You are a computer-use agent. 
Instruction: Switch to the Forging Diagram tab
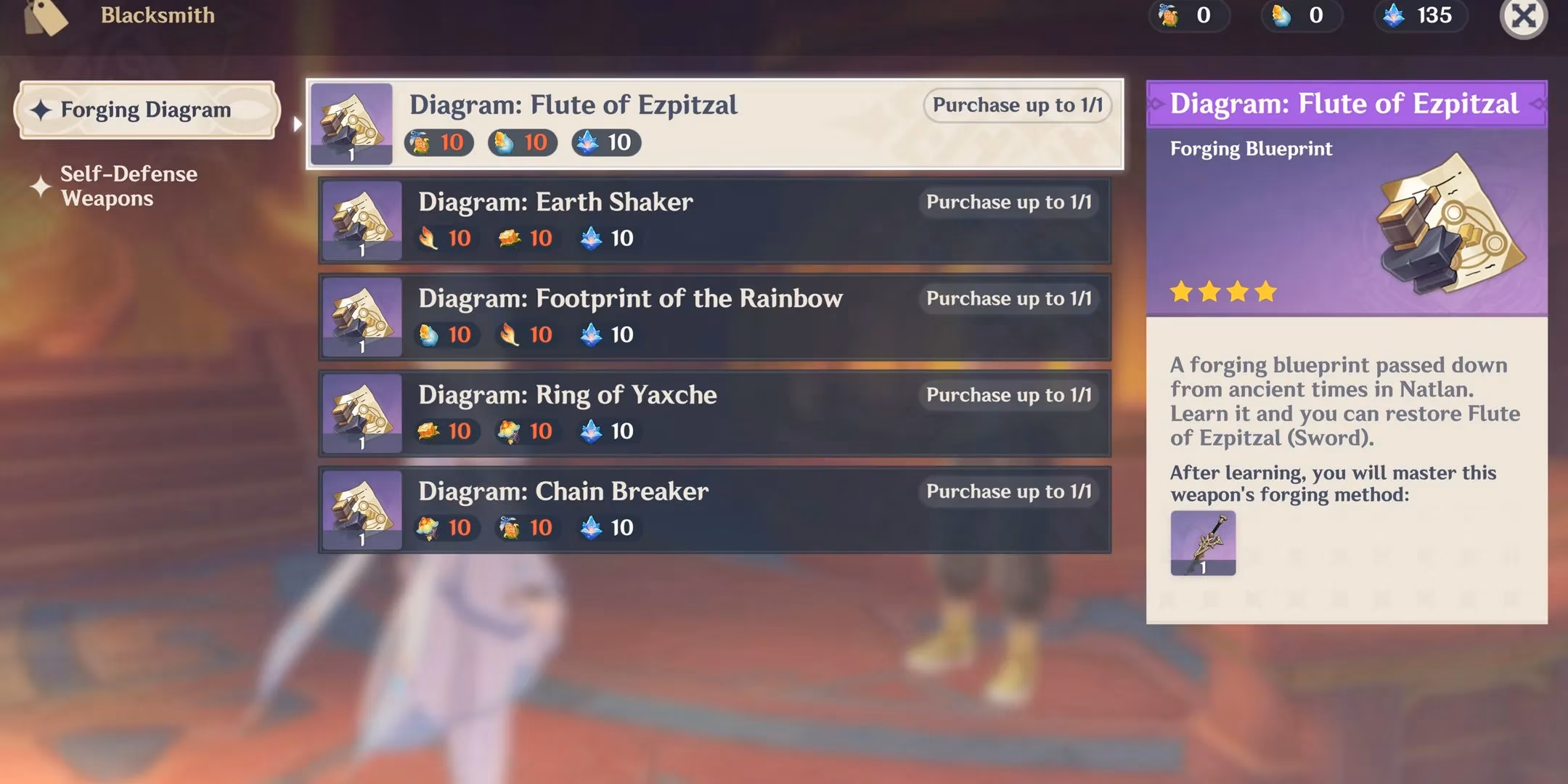click(x=146, y=110)
